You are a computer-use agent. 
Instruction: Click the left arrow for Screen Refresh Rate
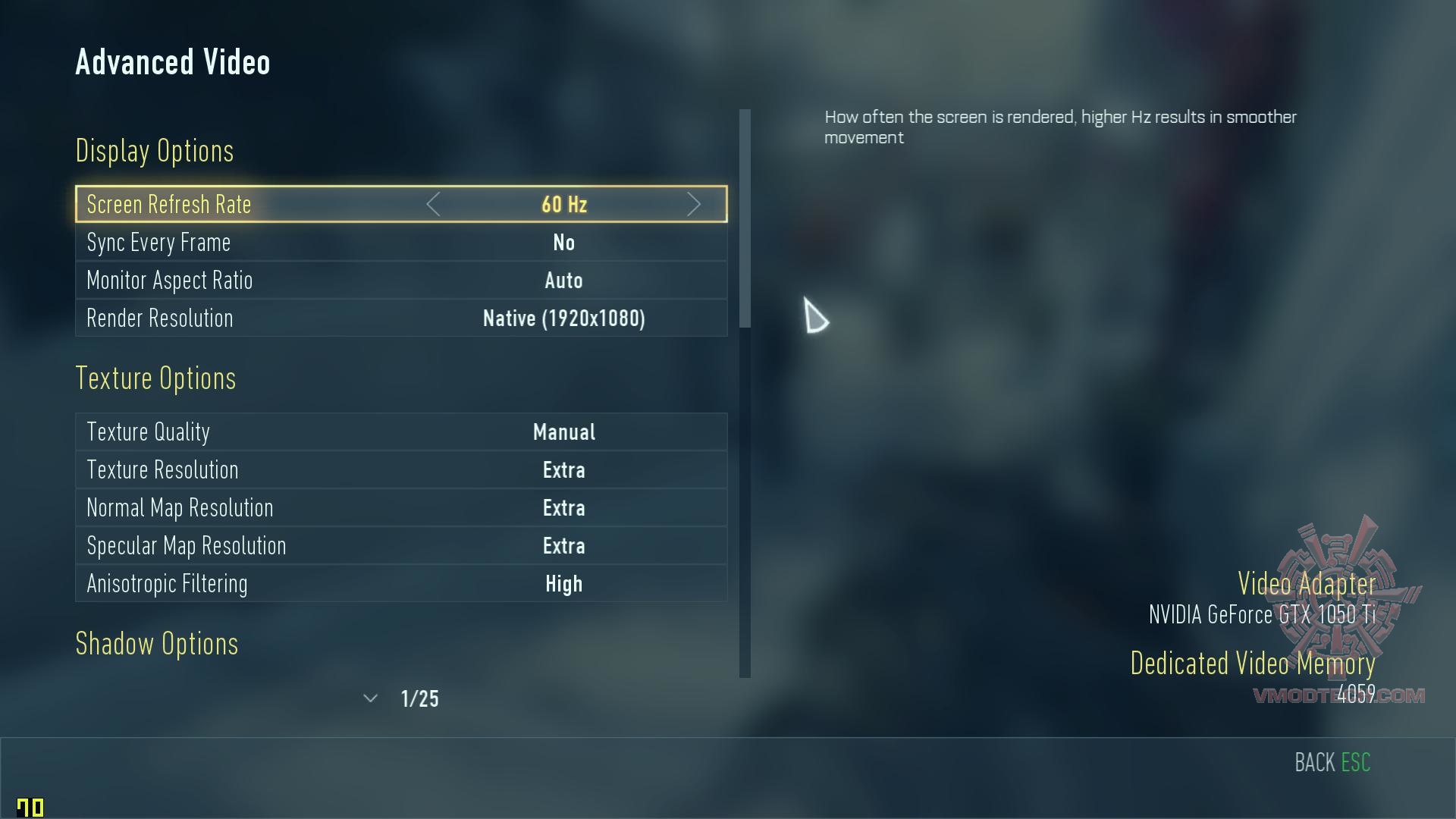pyautogui.click(x=433, y=205)
